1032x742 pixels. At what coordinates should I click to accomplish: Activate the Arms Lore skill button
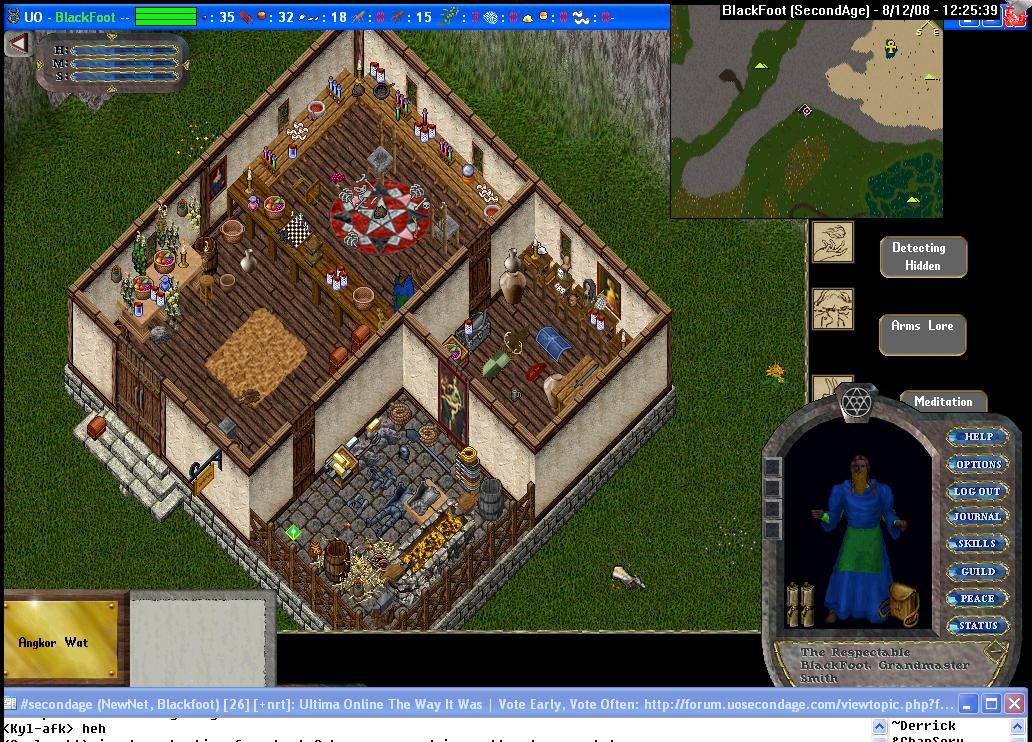[x=922, y=335]
